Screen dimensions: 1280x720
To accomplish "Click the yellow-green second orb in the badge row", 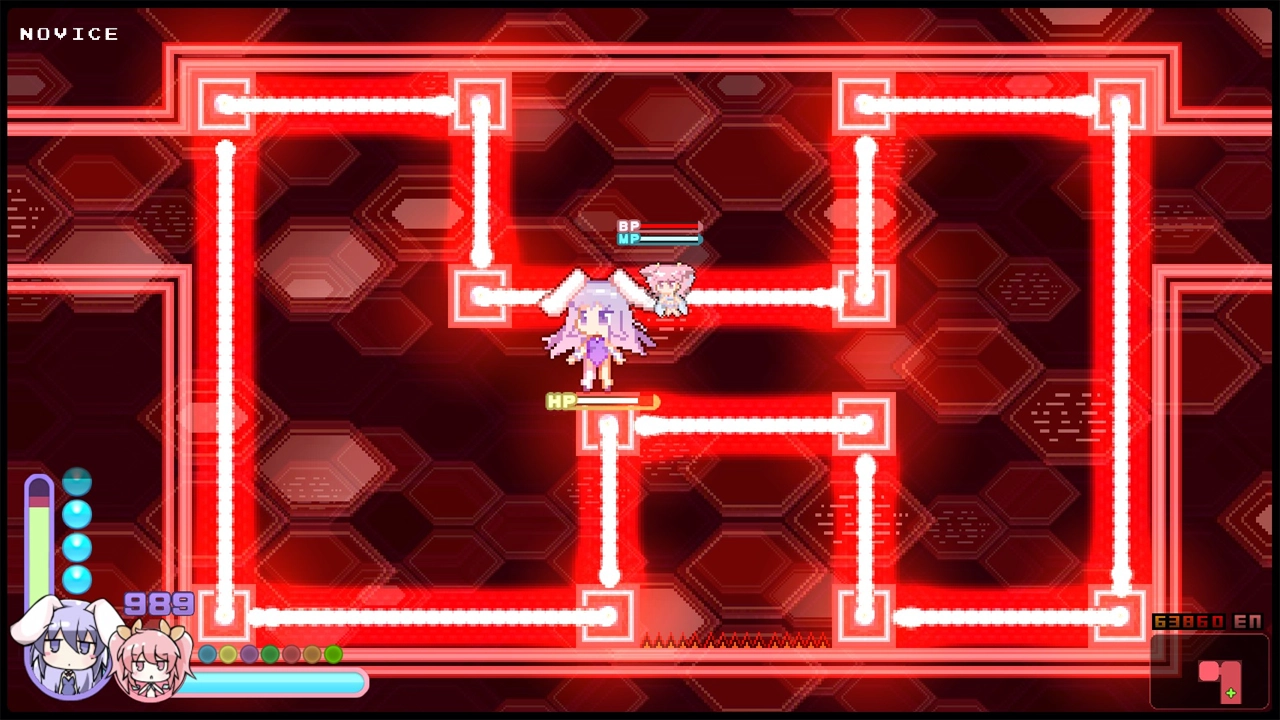I will pos(228,654).
